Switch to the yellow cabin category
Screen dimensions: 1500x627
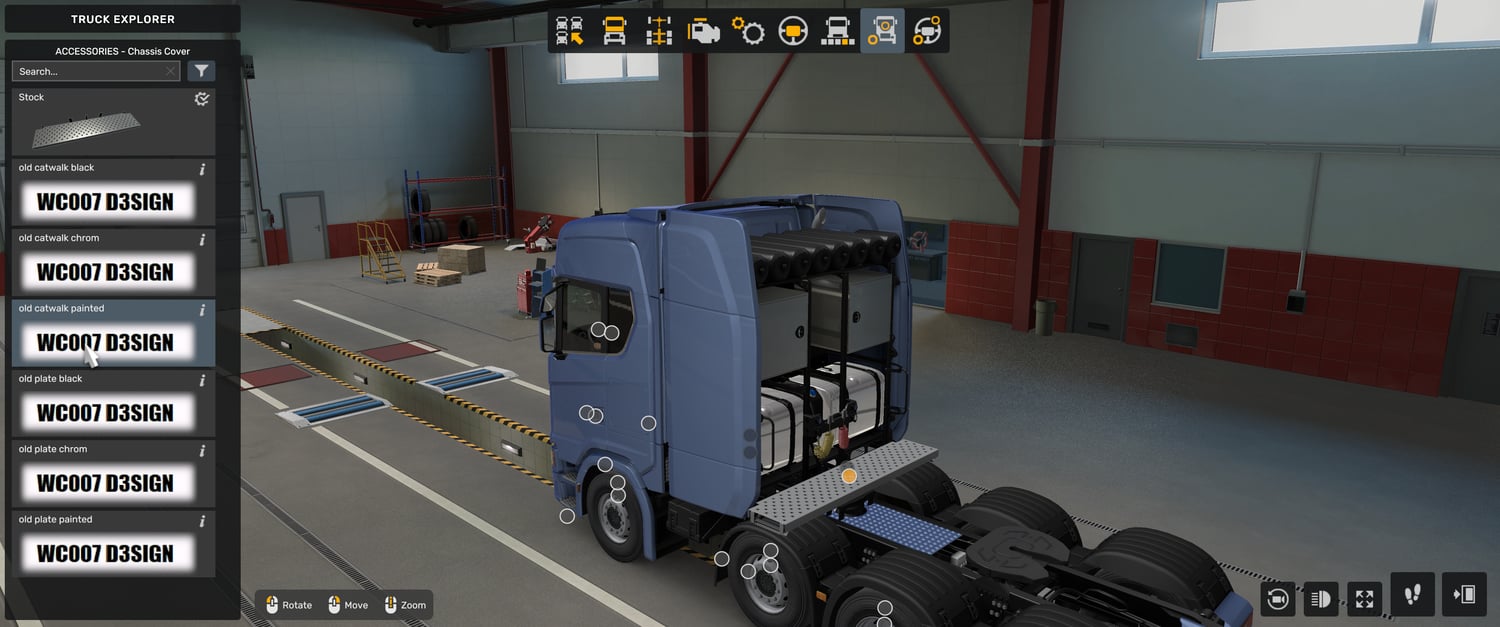point(614,31)
